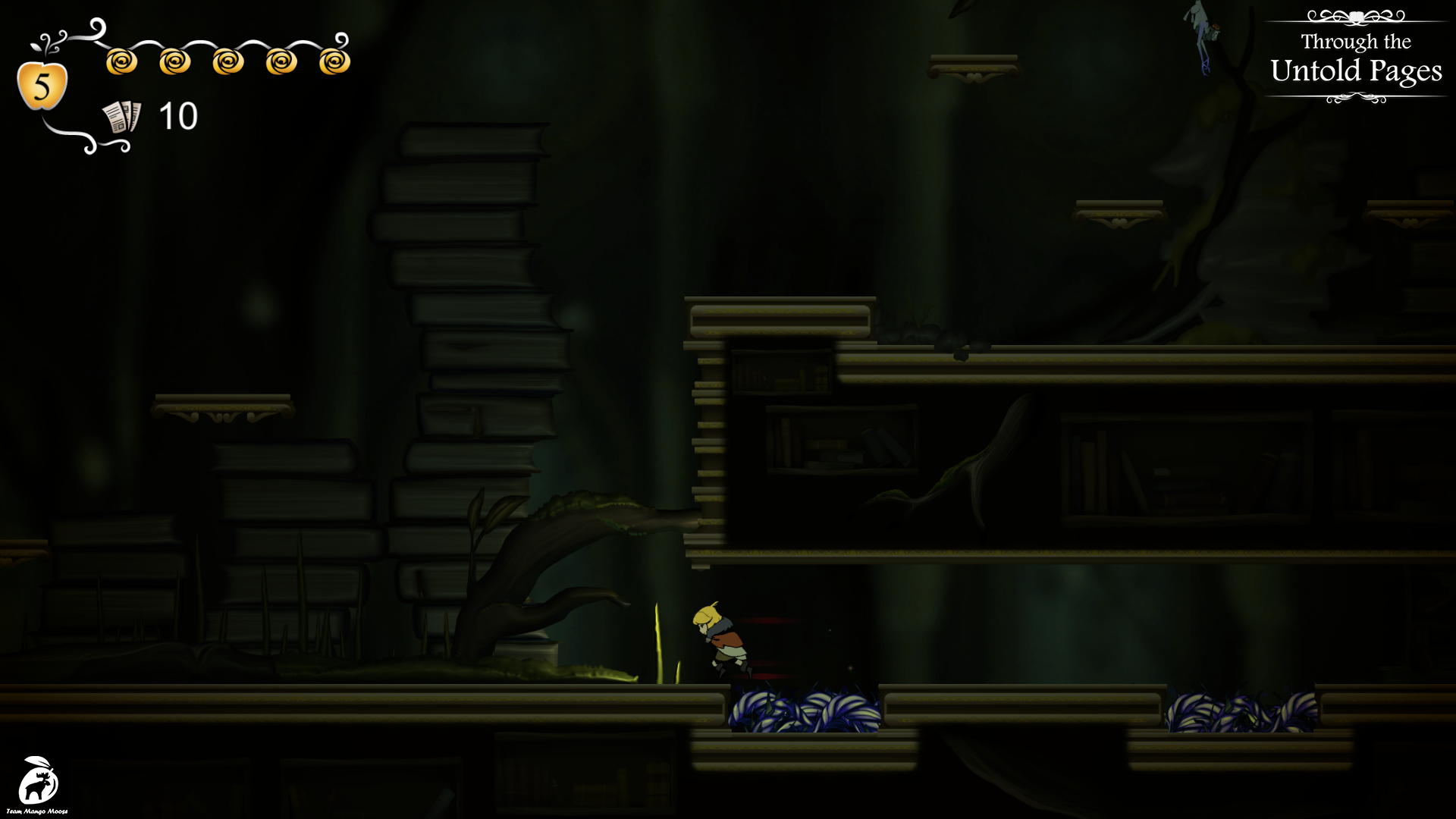Click the Team Mango Moose logo

pos(38,782)
